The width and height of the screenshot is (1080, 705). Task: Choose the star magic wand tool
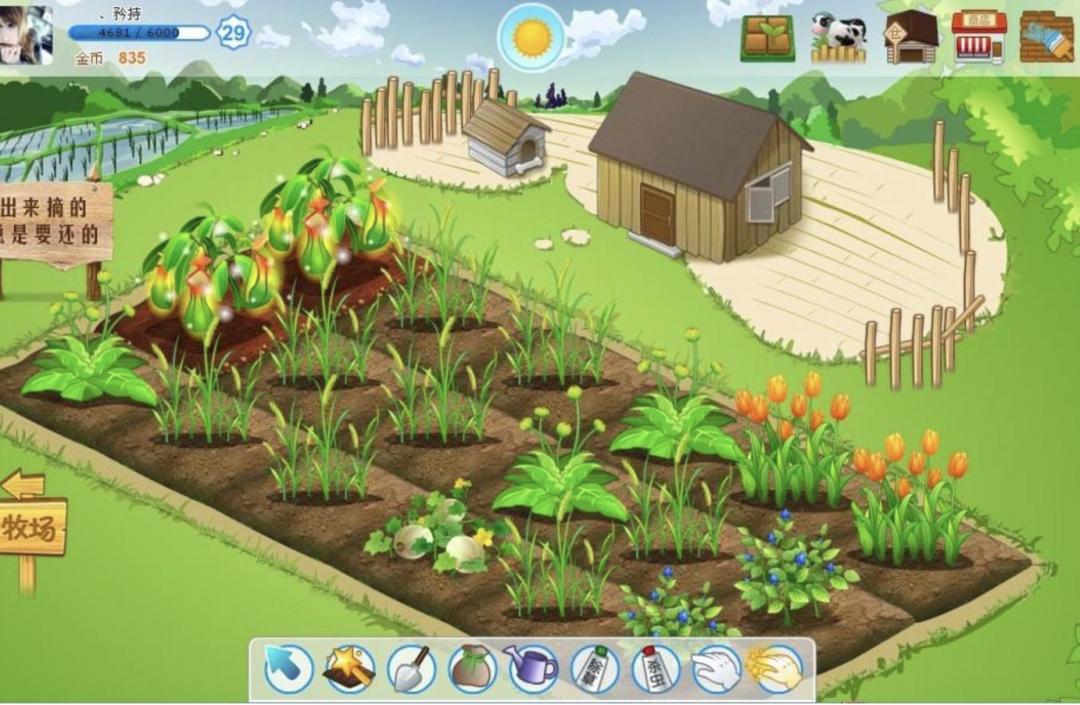coord(349,669)
